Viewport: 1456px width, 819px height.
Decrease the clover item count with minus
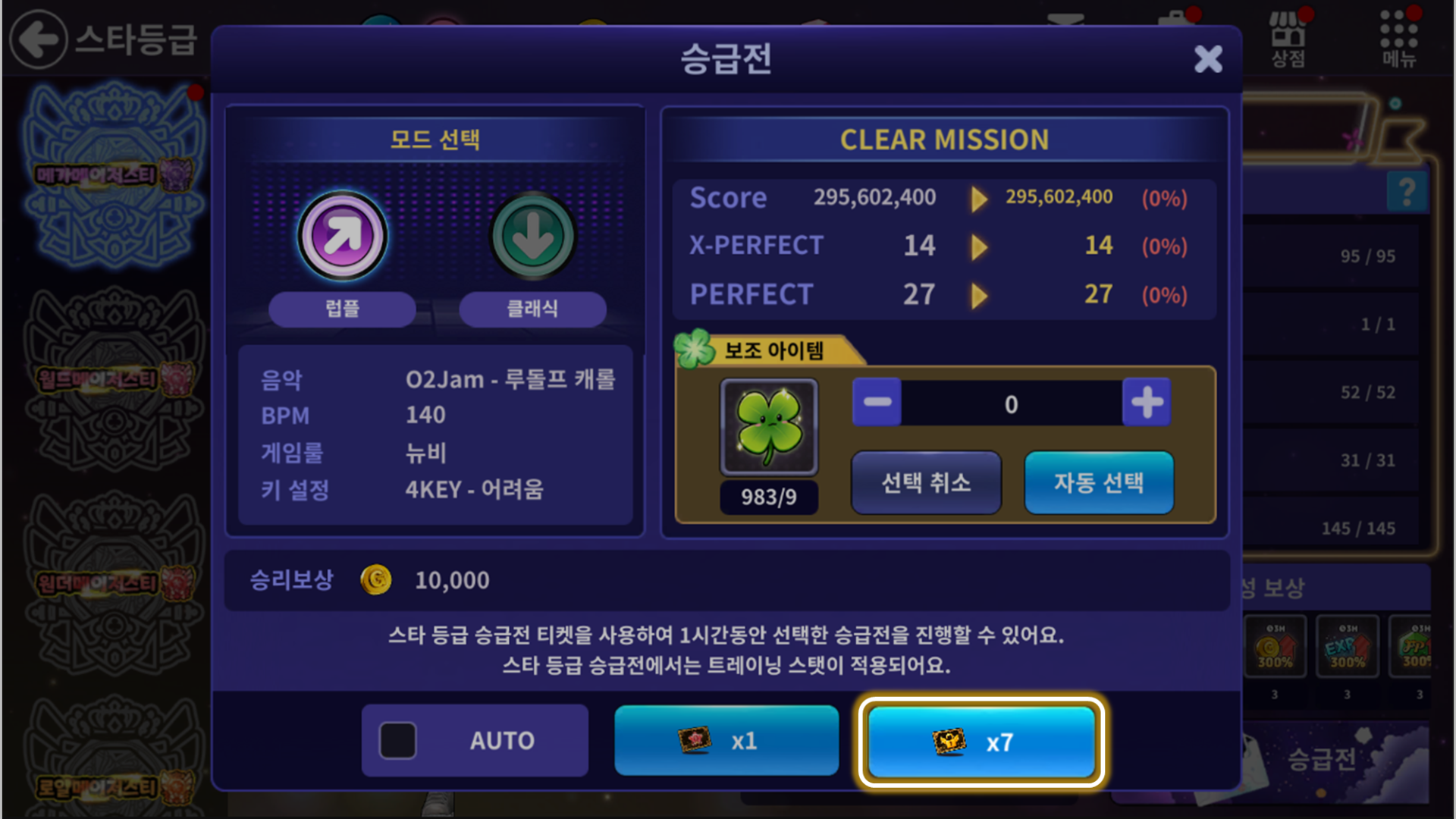click(x=877, y=403)
